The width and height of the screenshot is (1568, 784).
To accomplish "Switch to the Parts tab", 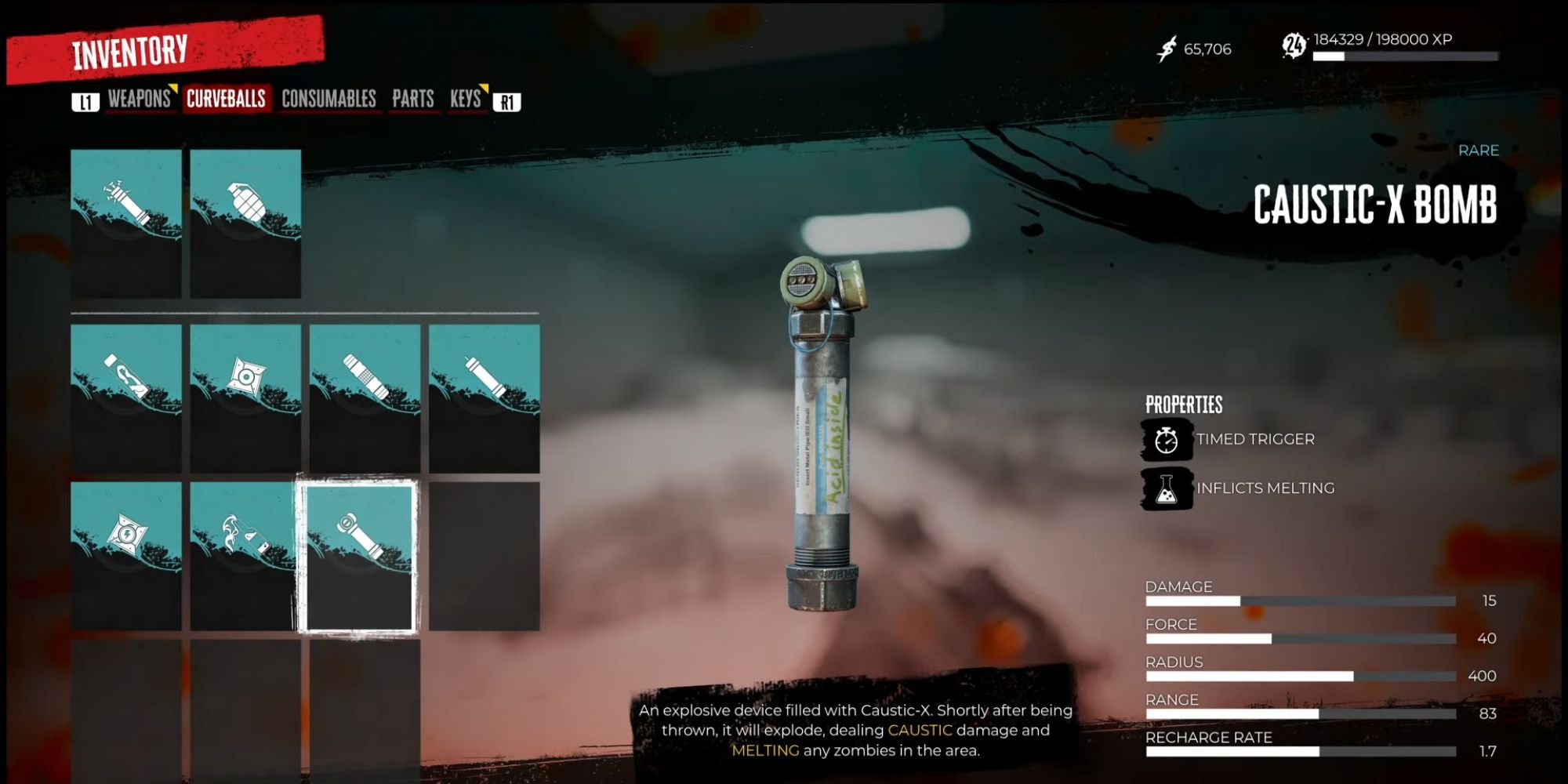I will [x=413, y=100].
